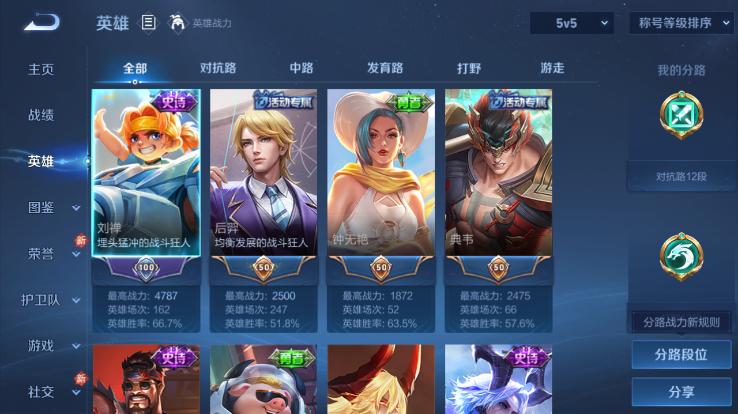The height and width of the screenshot is (414, 738).
Task: Go back using the return arrow
Action: coord(42,22)
